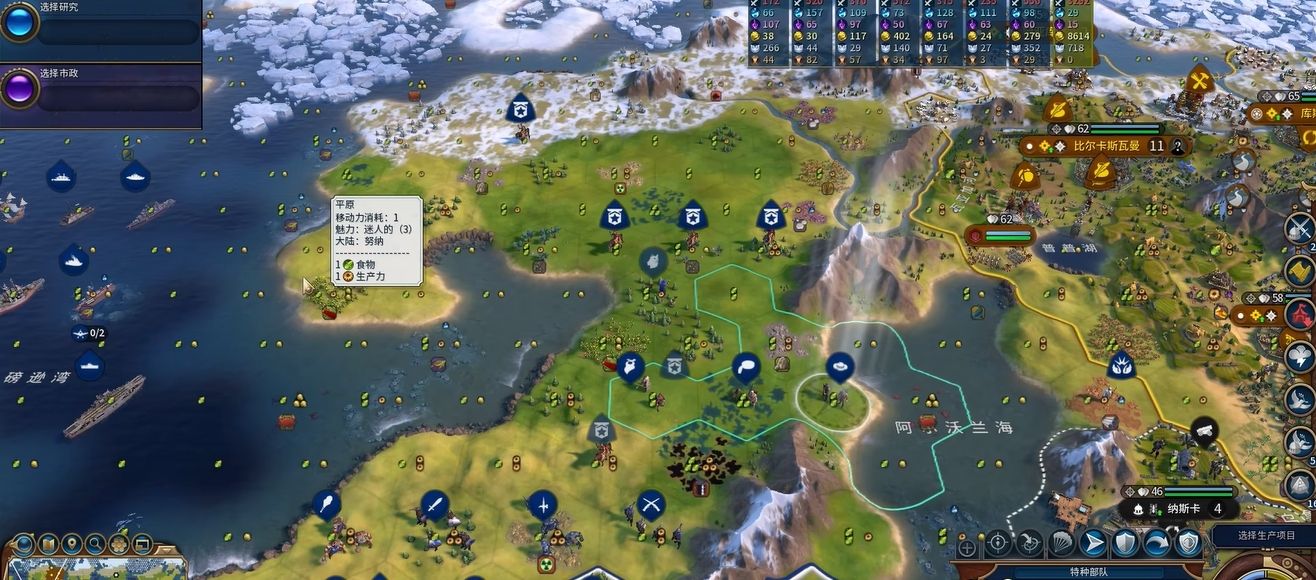Open the map pin tool

pos(72,544)
